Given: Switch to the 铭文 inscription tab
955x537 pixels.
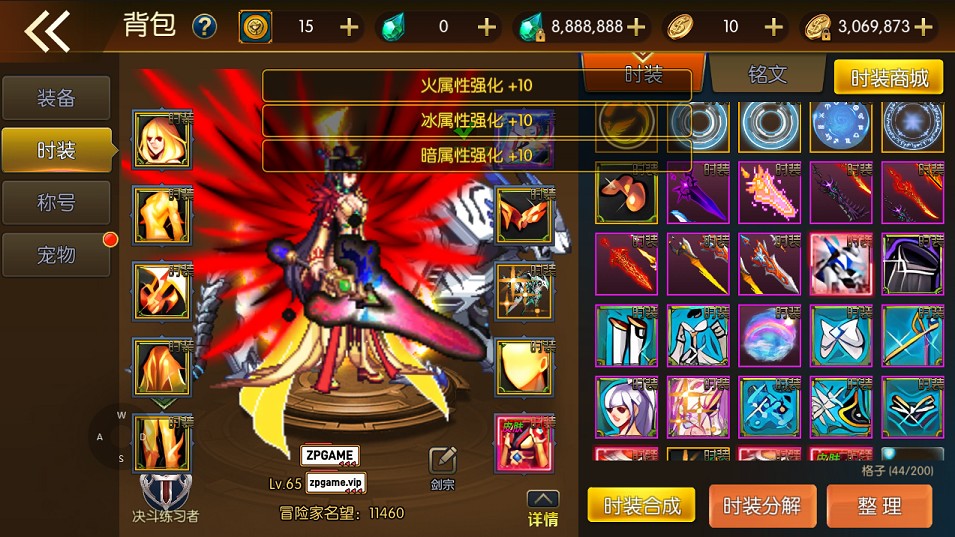Looking at the screenshot, I should coord(767,75).
